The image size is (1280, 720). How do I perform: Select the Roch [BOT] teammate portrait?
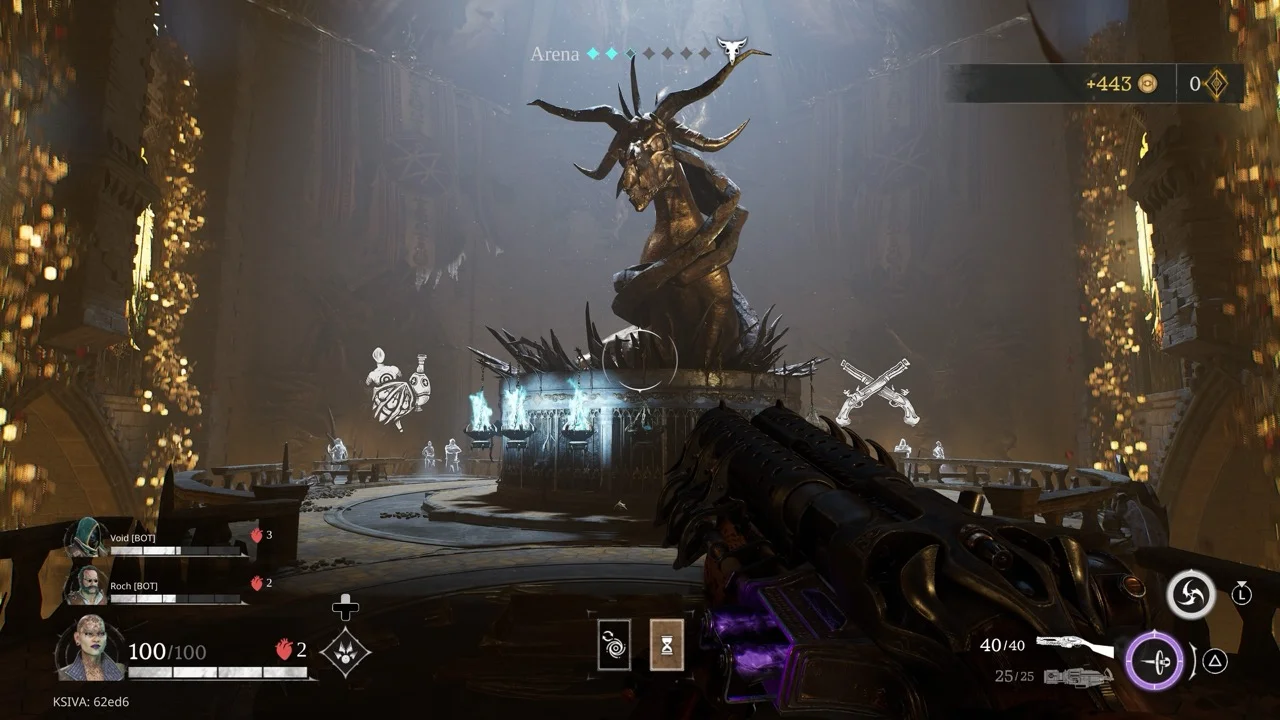point(86,586)
